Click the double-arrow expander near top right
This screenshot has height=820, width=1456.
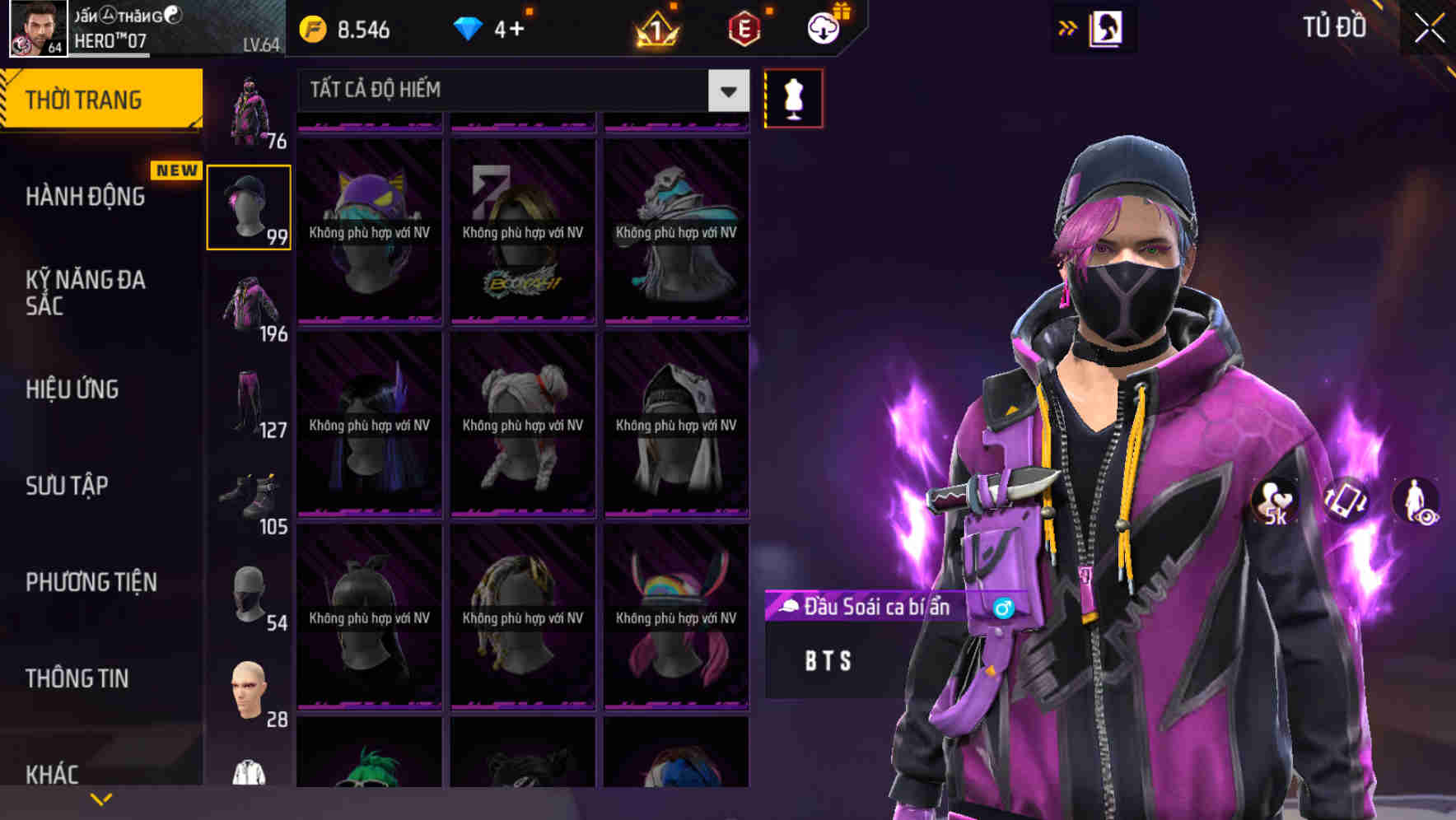1068,26
